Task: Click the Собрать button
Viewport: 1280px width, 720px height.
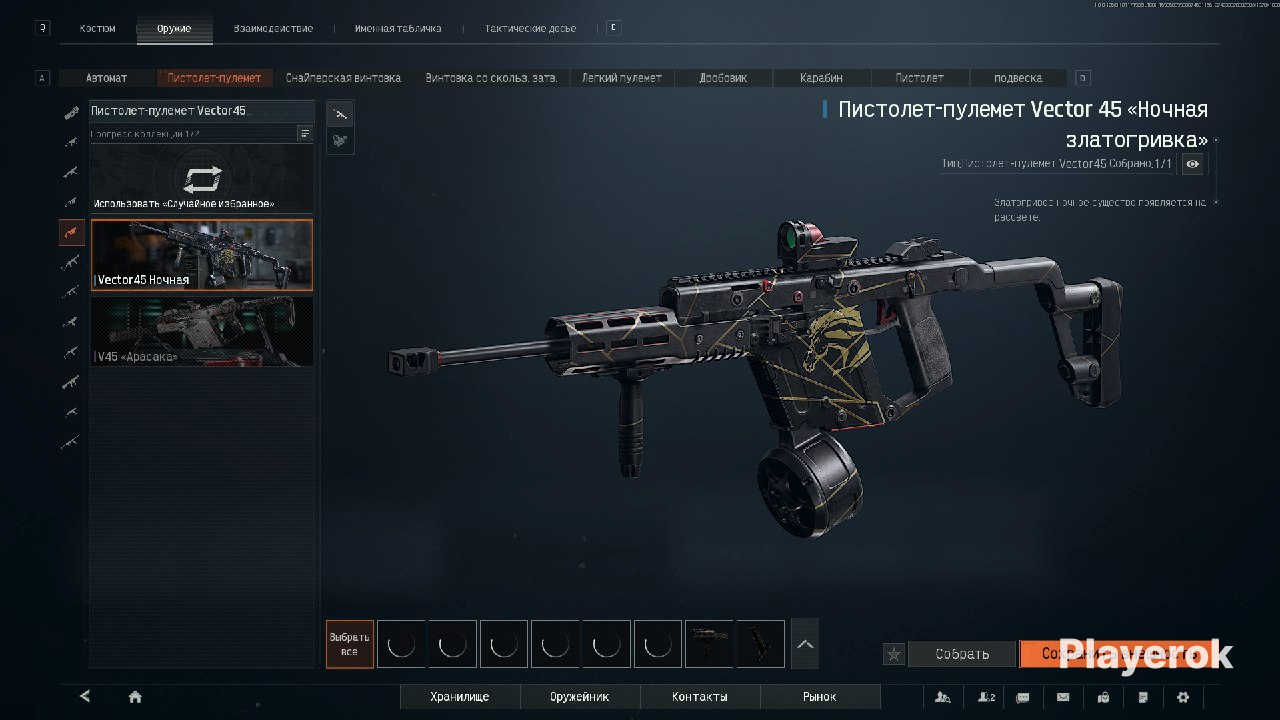Action: [962, 654]
